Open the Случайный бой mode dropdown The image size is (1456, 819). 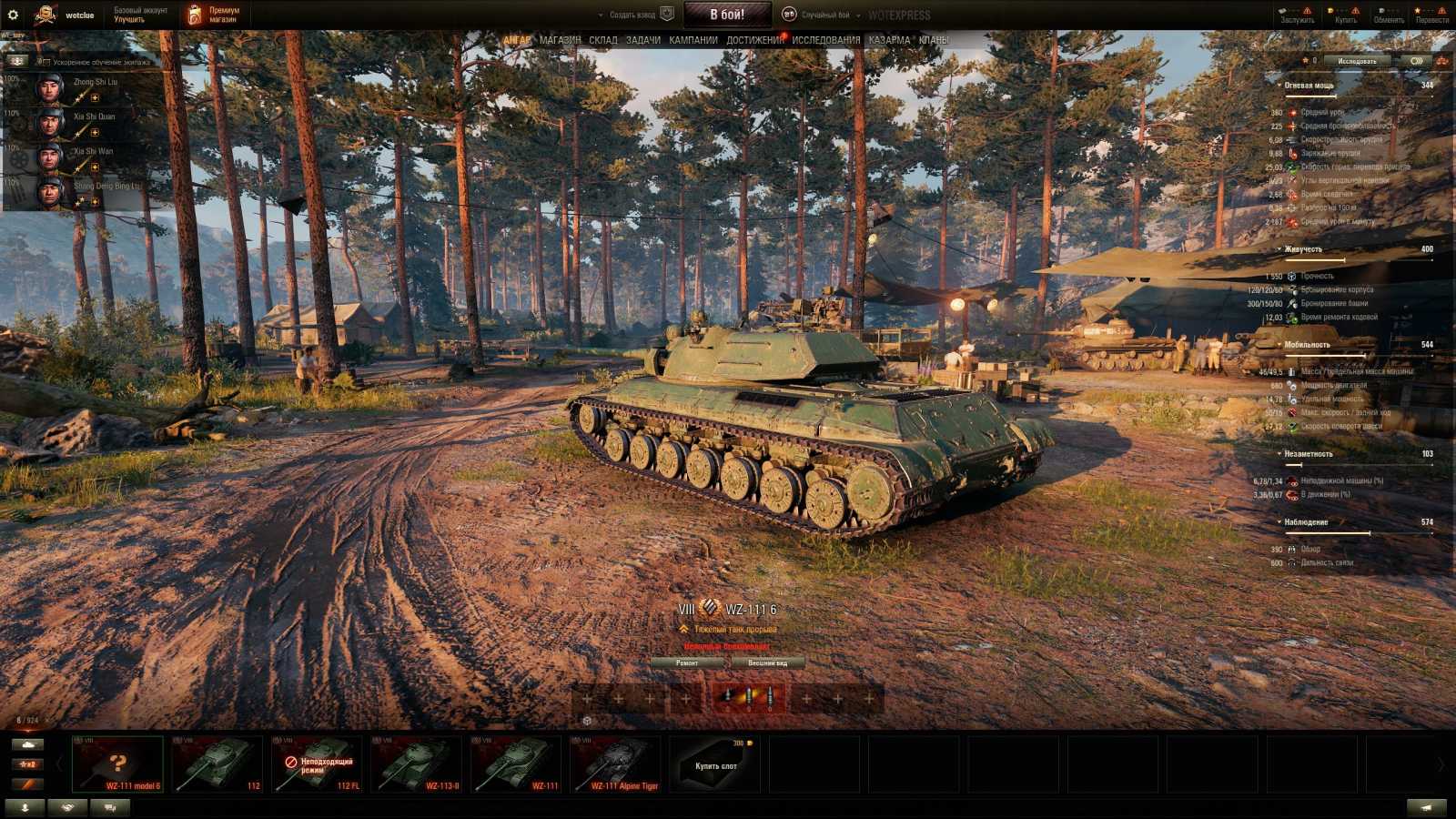[824, 15]
